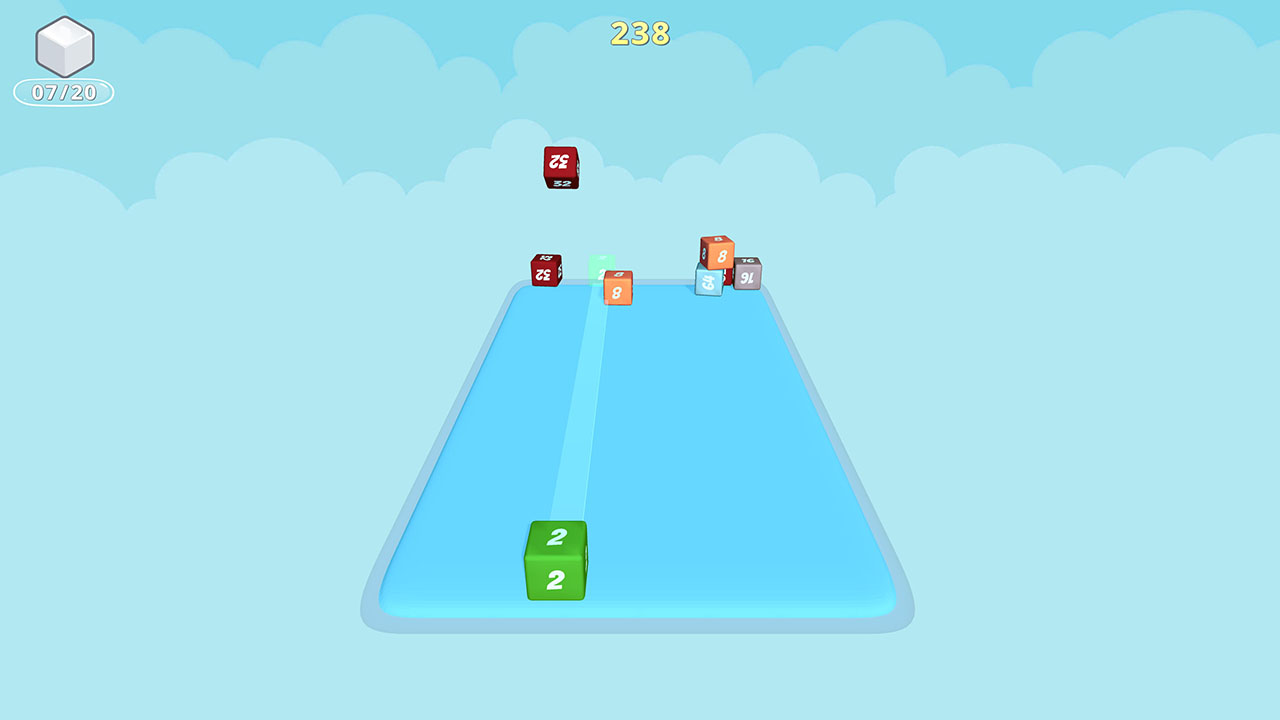The width and height of the screenshot is (1280, 720).
Task: Click the score 238 at the top
Action: 639,31
